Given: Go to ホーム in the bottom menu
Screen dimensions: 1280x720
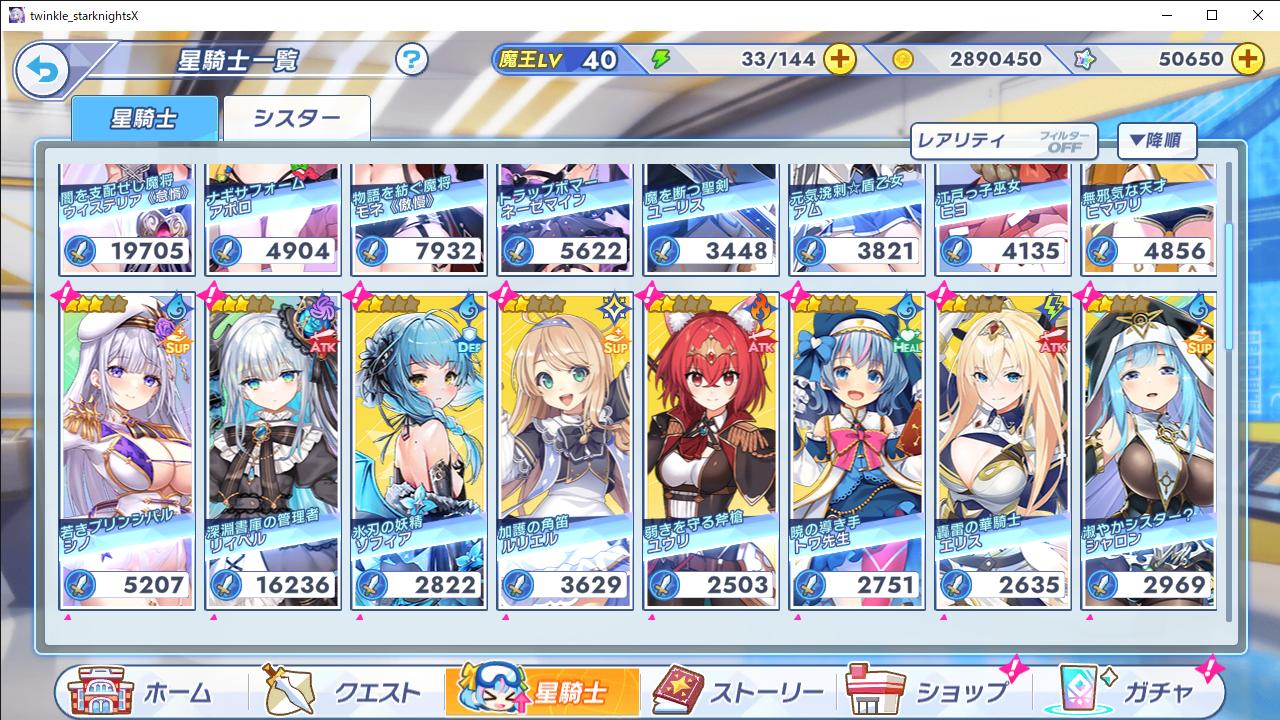Looking at the screenshot, I should pos(150,692).
